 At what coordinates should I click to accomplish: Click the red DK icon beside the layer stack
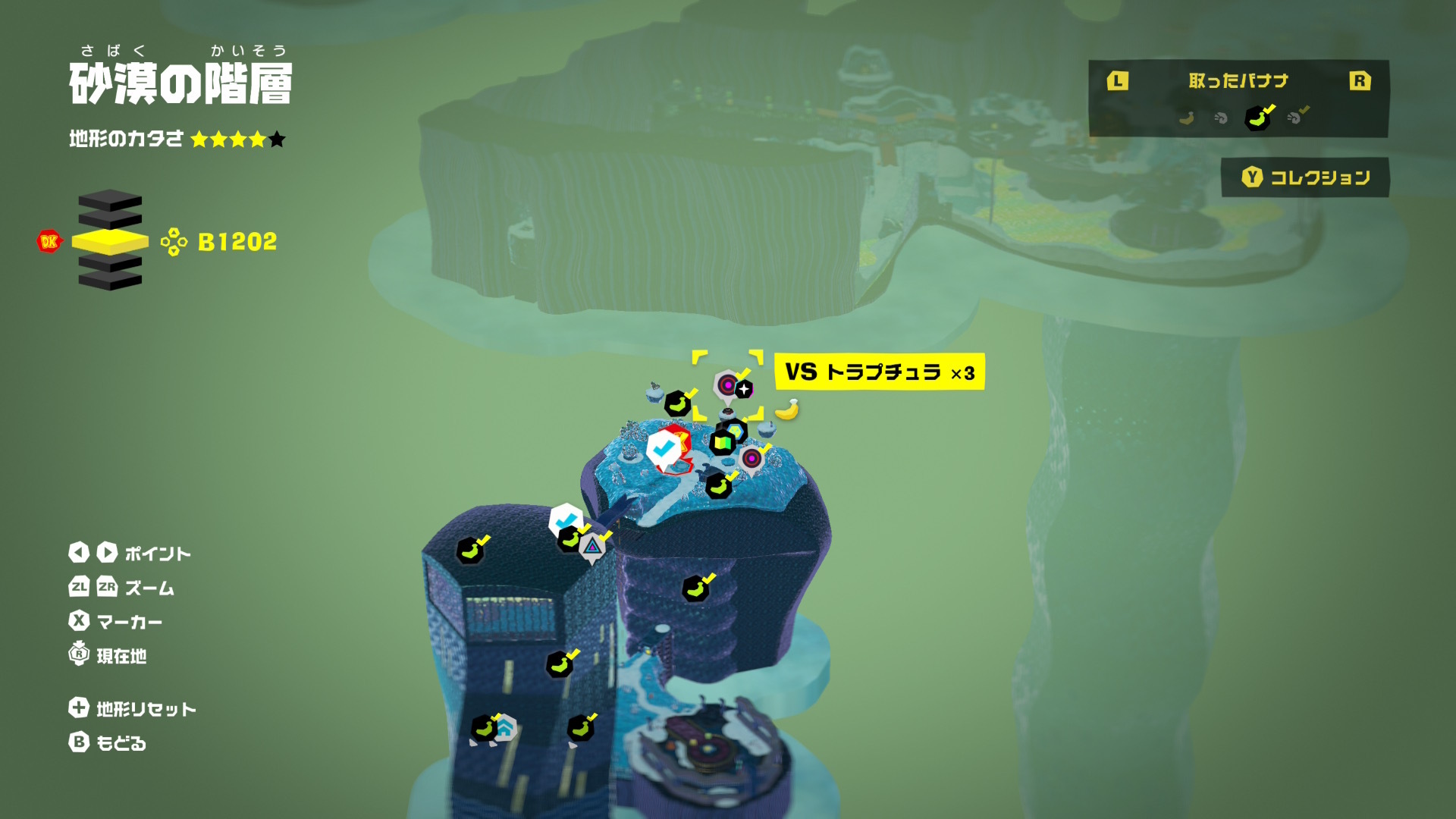[x=49, y=242]
